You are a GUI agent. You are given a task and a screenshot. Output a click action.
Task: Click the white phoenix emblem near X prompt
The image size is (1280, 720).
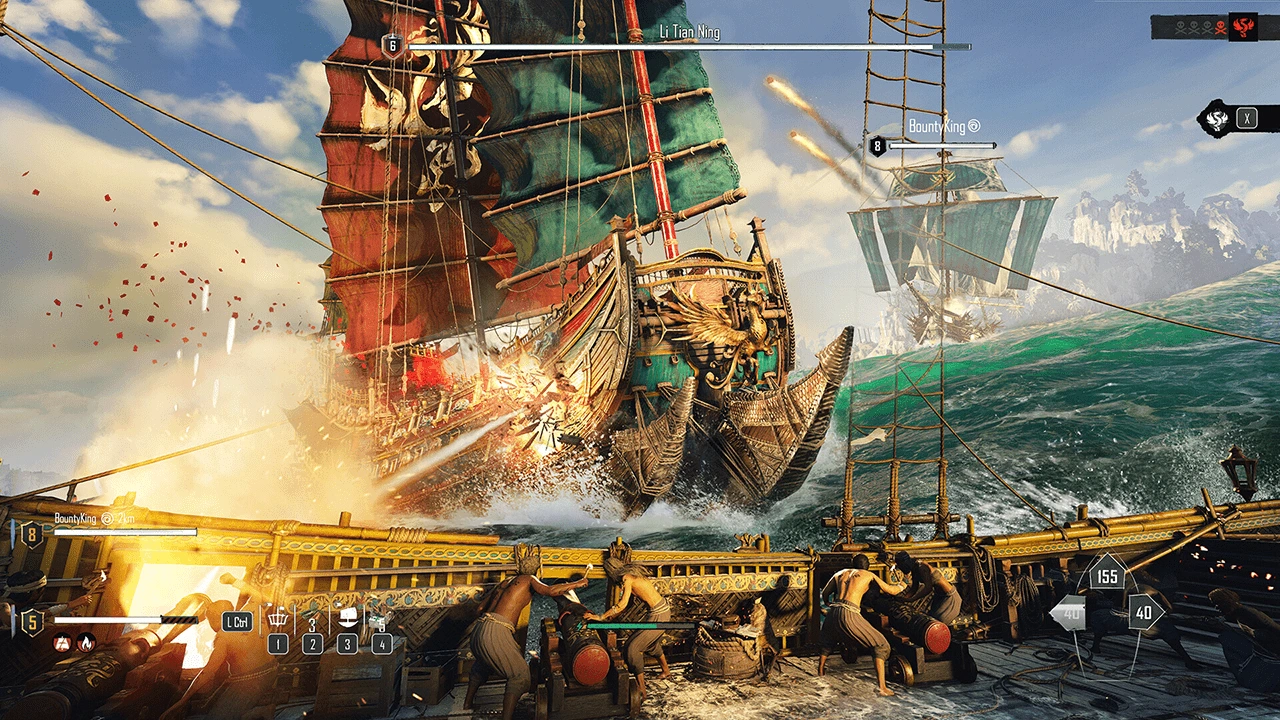click(1217, 120)
